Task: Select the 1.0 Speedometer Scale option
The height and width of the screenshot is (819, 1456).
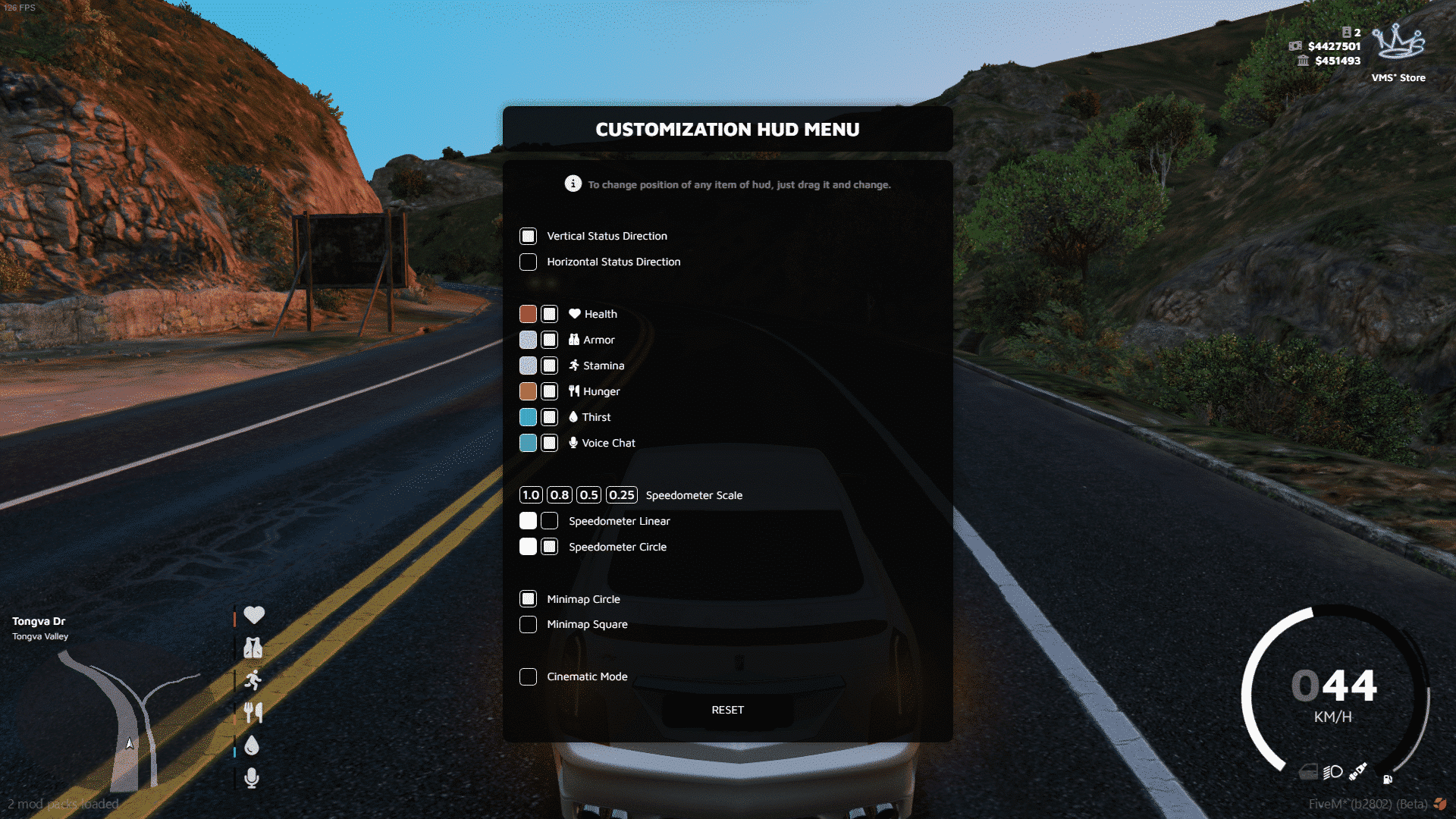Action: (531, 494)
